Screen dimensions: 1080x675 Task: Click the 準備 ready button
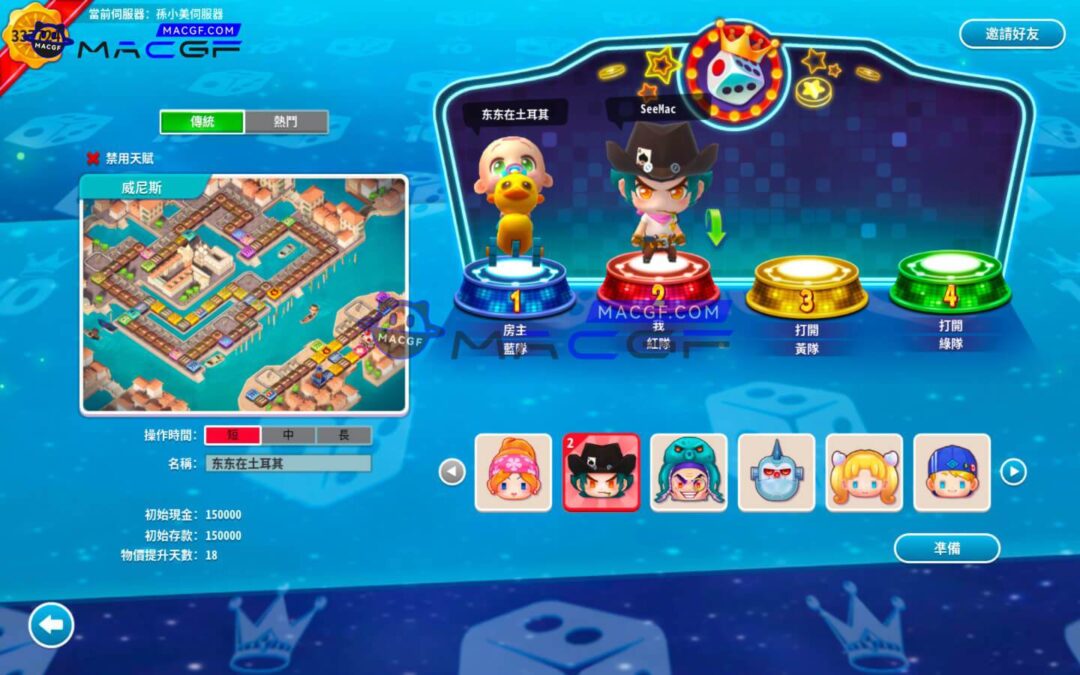[x=946, y=548]
